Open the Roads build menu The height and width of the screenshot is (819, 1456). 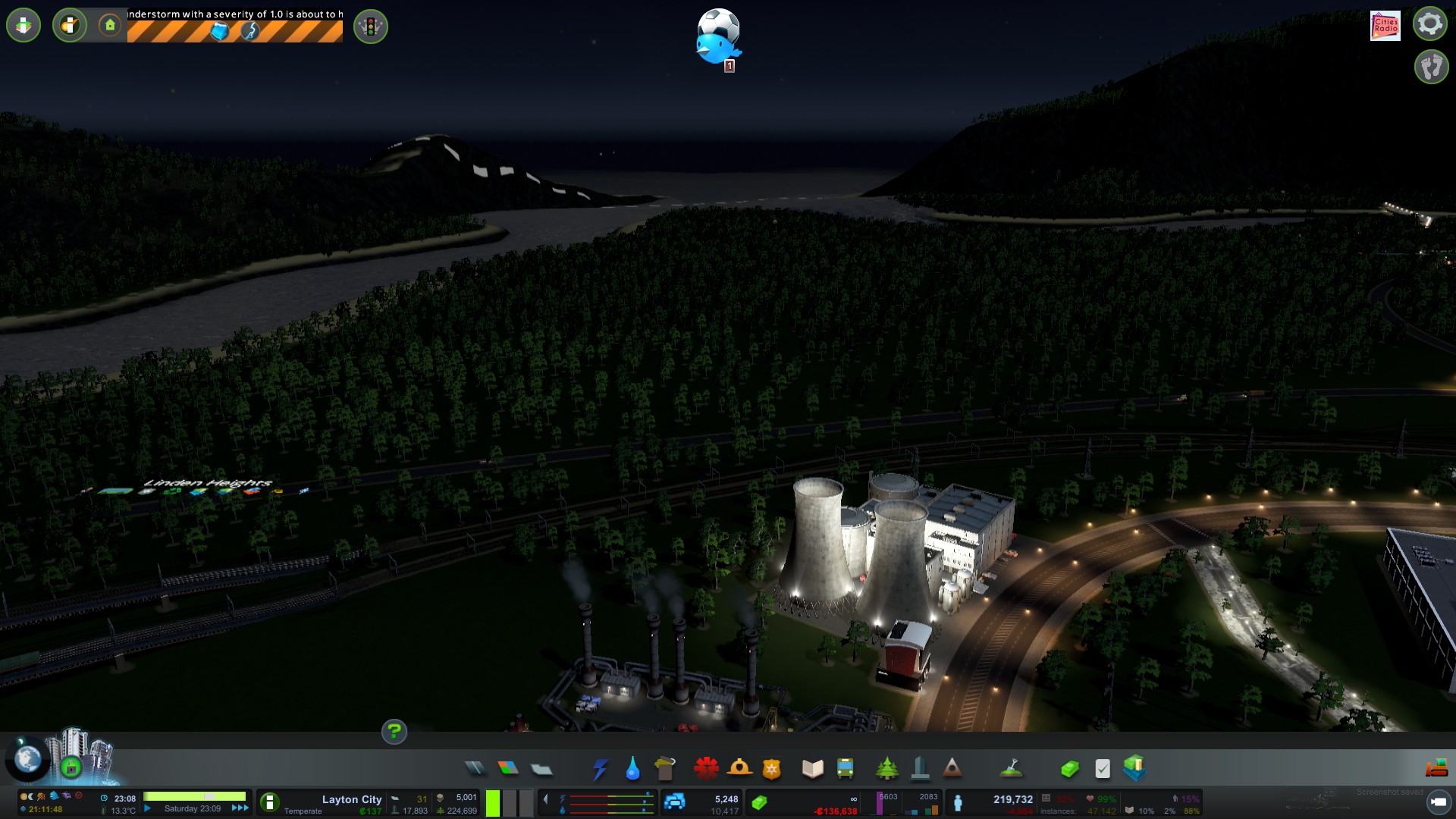point(475,769)
